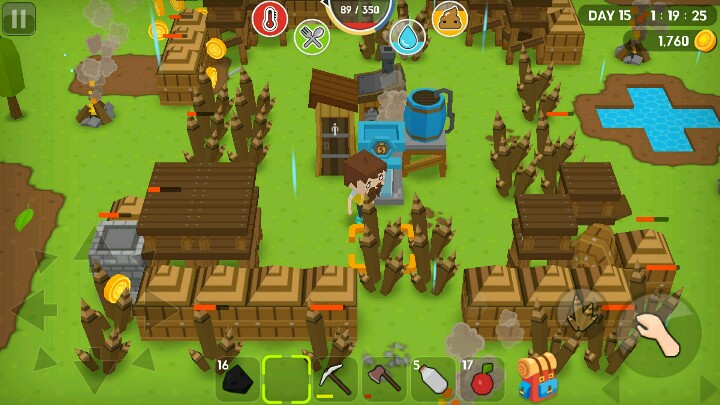Check the fork and knife hunger icon
This screenshot has width=720, height=405.
coord(313,37)
